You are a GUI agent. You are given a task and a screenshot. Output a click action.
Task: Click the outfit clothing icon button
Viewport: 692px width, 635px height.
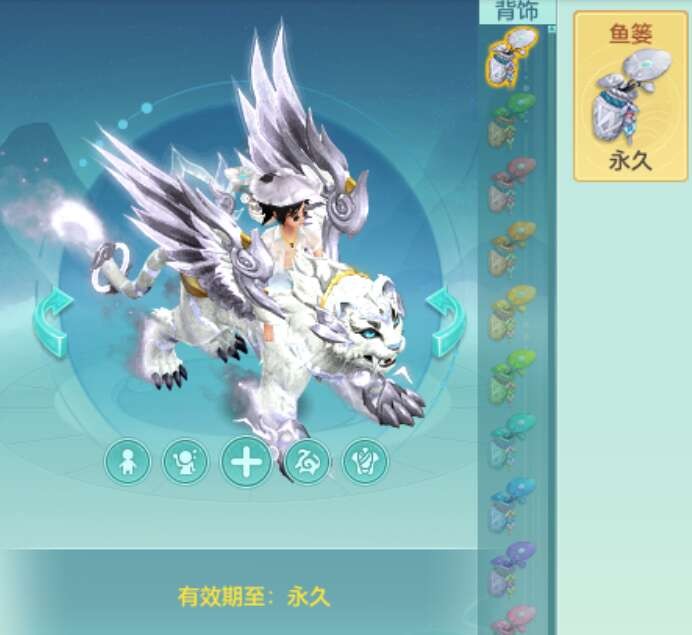(x=365, y=462)
